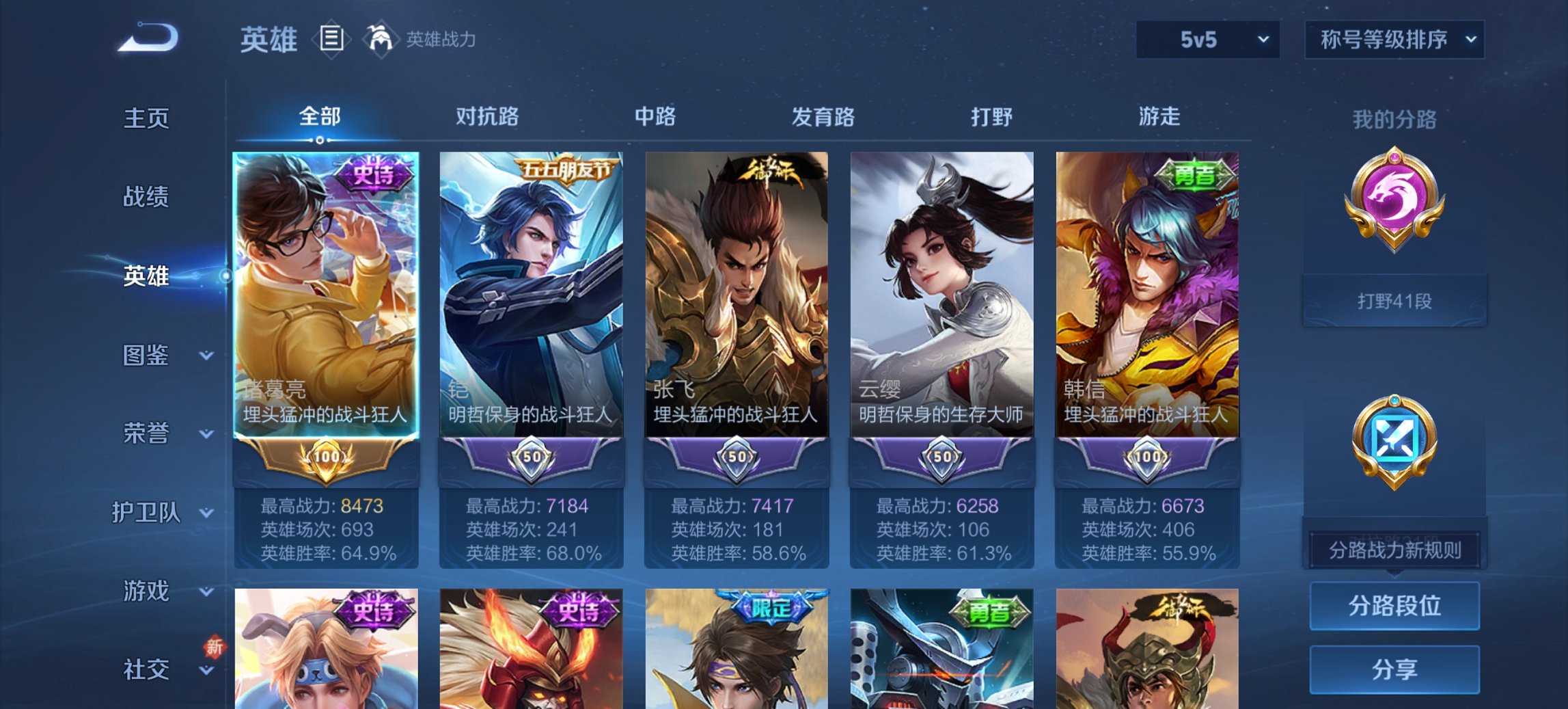
Task: Open the 称号等级排序 sorting dropdown
Action: coord(1394,40)
